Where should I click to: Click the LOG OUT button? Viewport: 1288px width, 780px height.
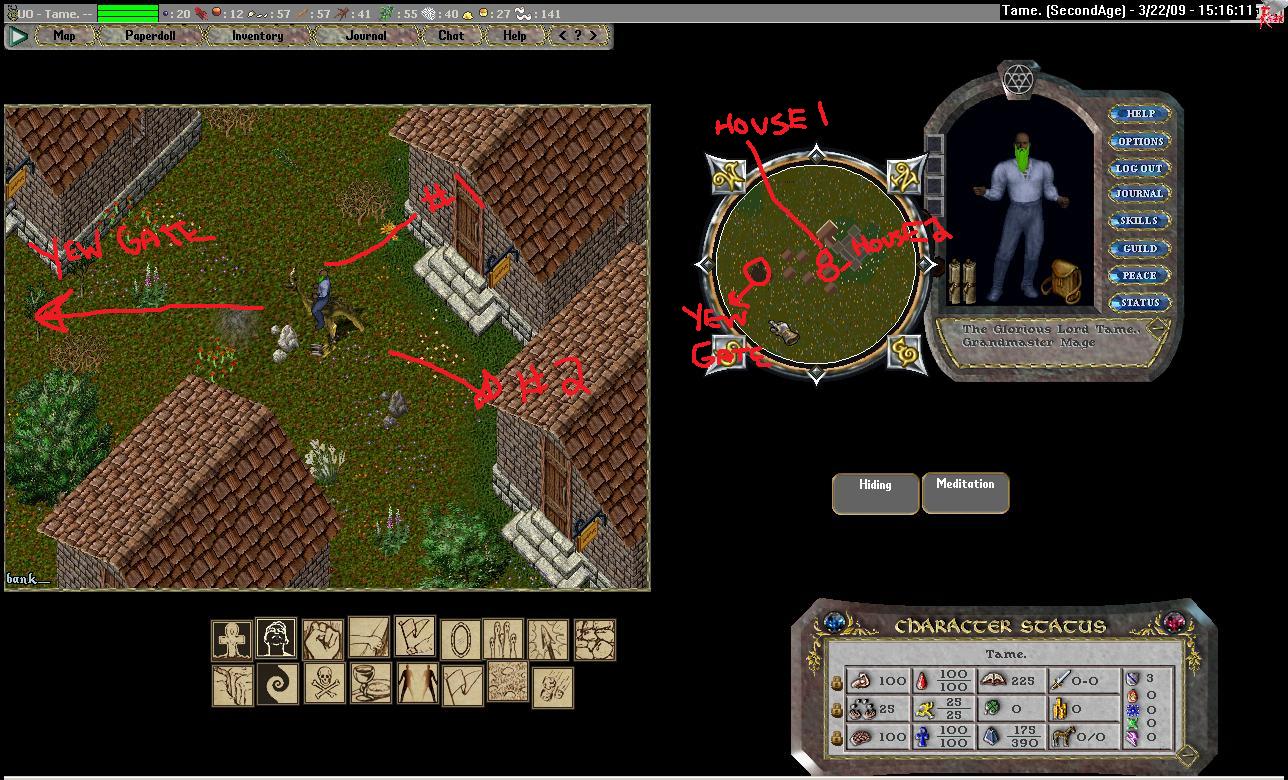click(1140, 168)
